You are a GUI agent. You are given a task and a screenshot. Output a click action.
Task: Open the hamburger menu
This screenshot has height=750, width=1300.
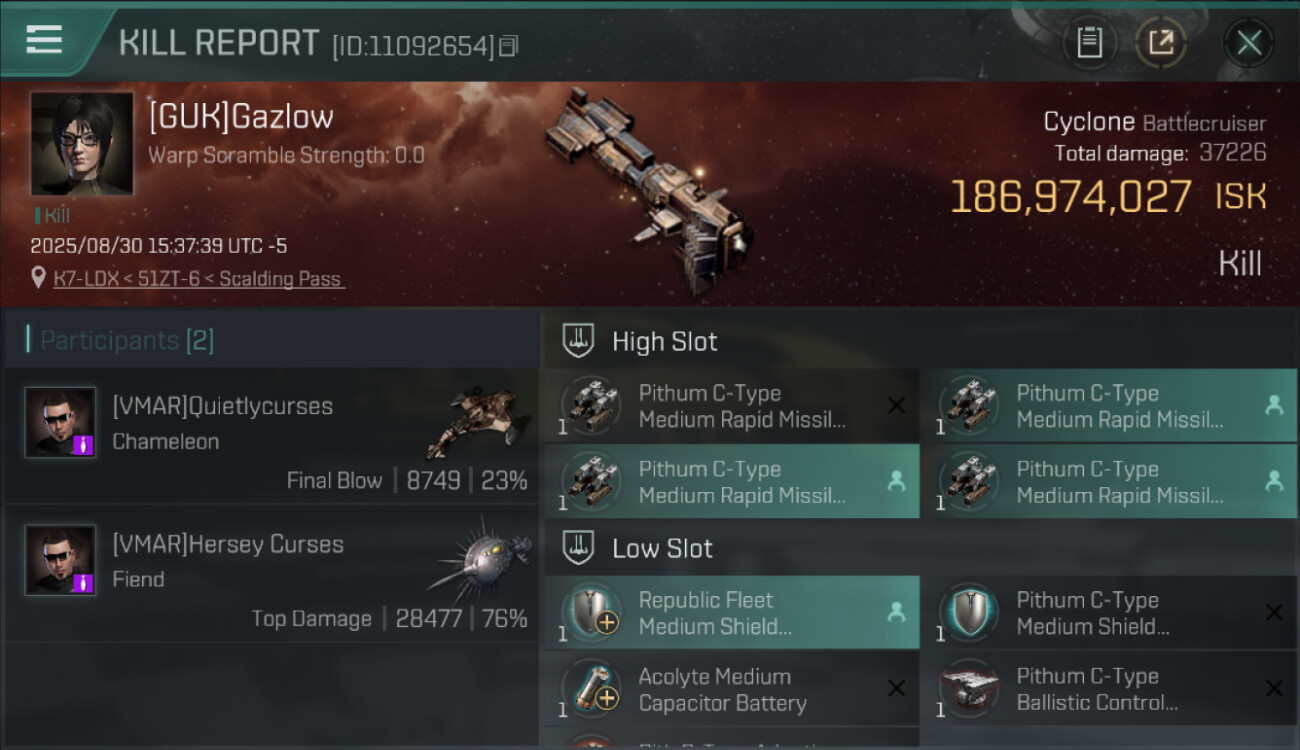(x=44, y=41)
